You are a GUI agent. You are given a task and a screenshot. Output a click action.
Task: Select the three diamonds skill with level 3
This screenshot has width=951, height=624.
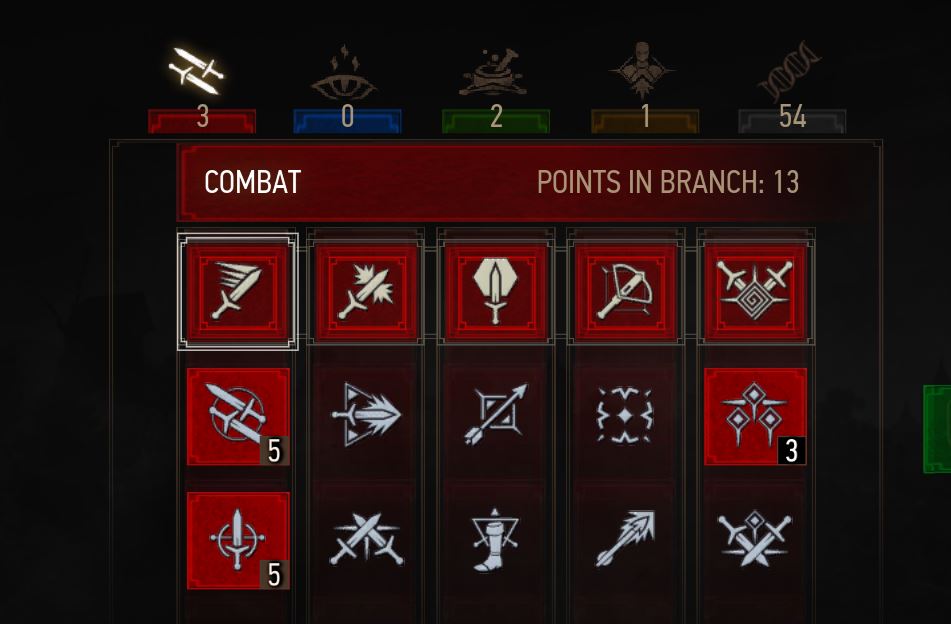pos(756,416)
